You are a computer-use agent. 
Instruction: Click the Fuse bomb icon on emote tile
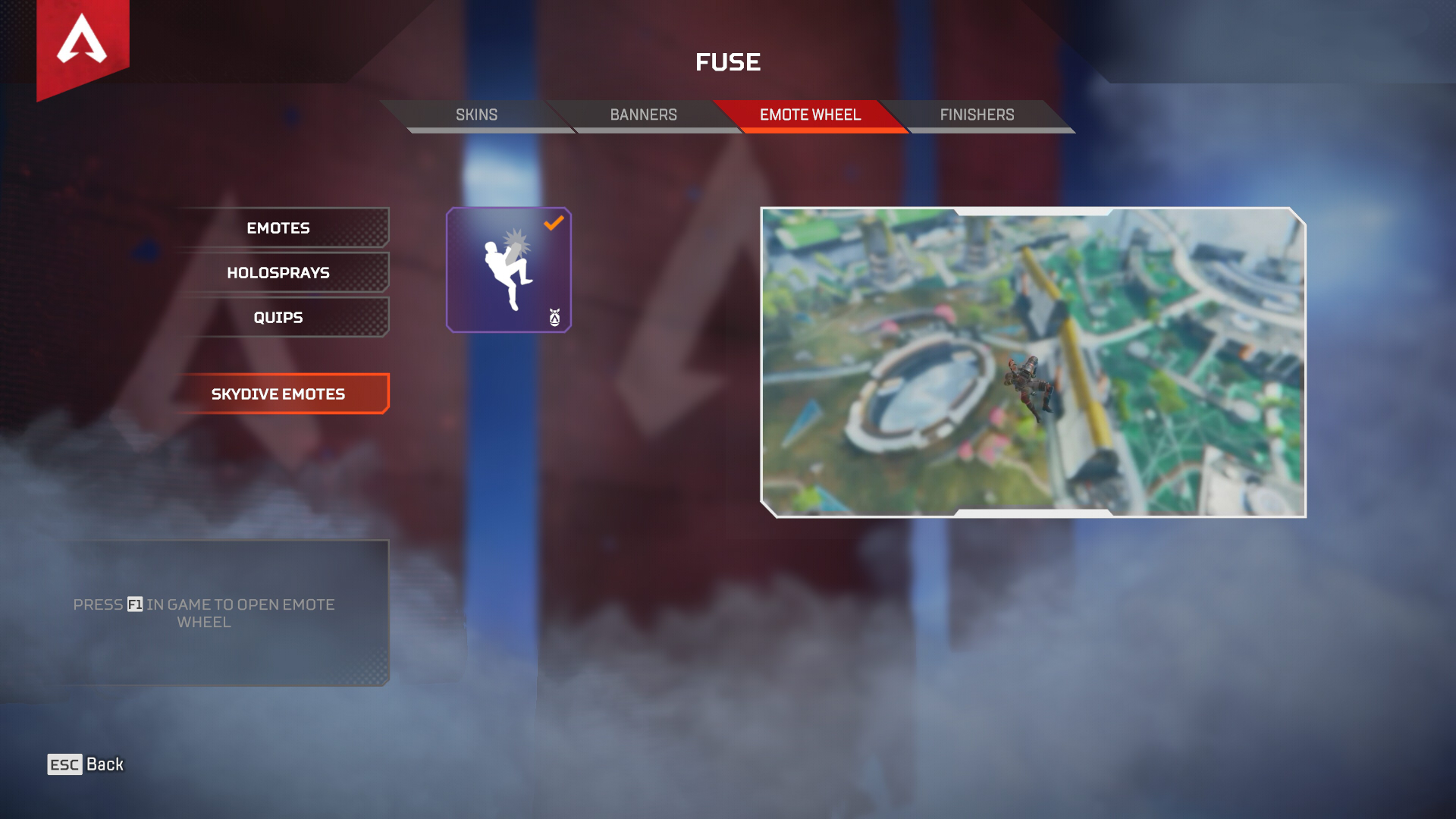click(x=554, y=318)
